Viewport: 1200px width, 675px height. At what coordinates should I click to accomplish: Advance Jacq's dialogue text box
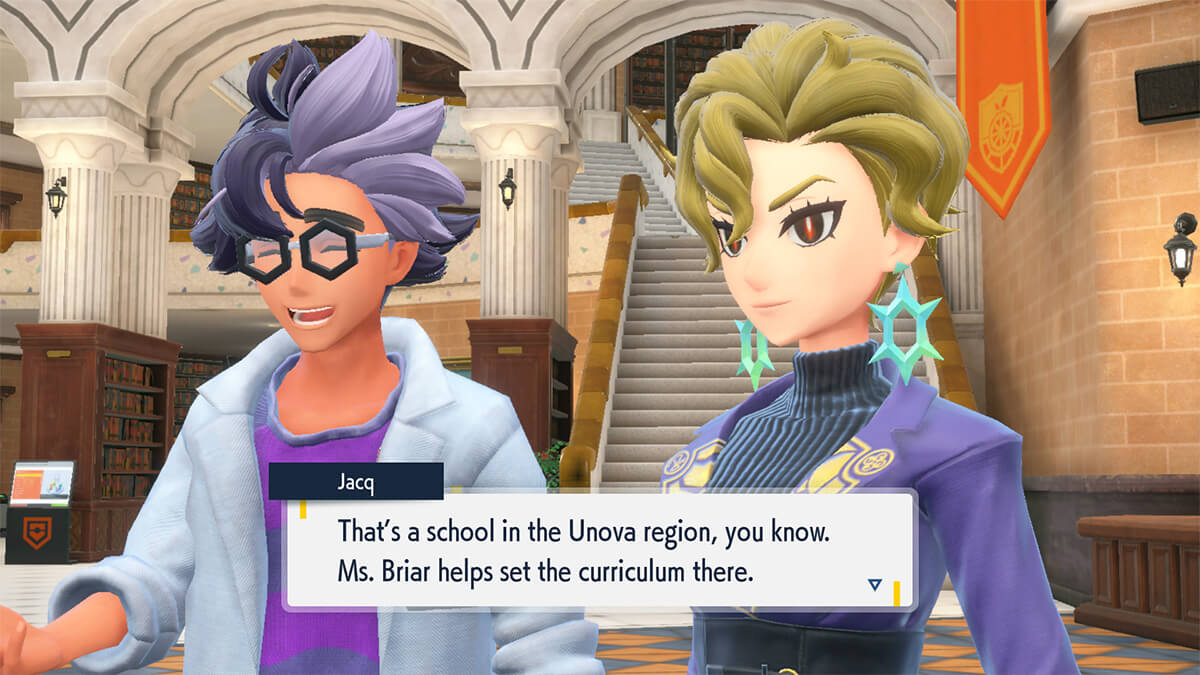(x=598, y=551)
